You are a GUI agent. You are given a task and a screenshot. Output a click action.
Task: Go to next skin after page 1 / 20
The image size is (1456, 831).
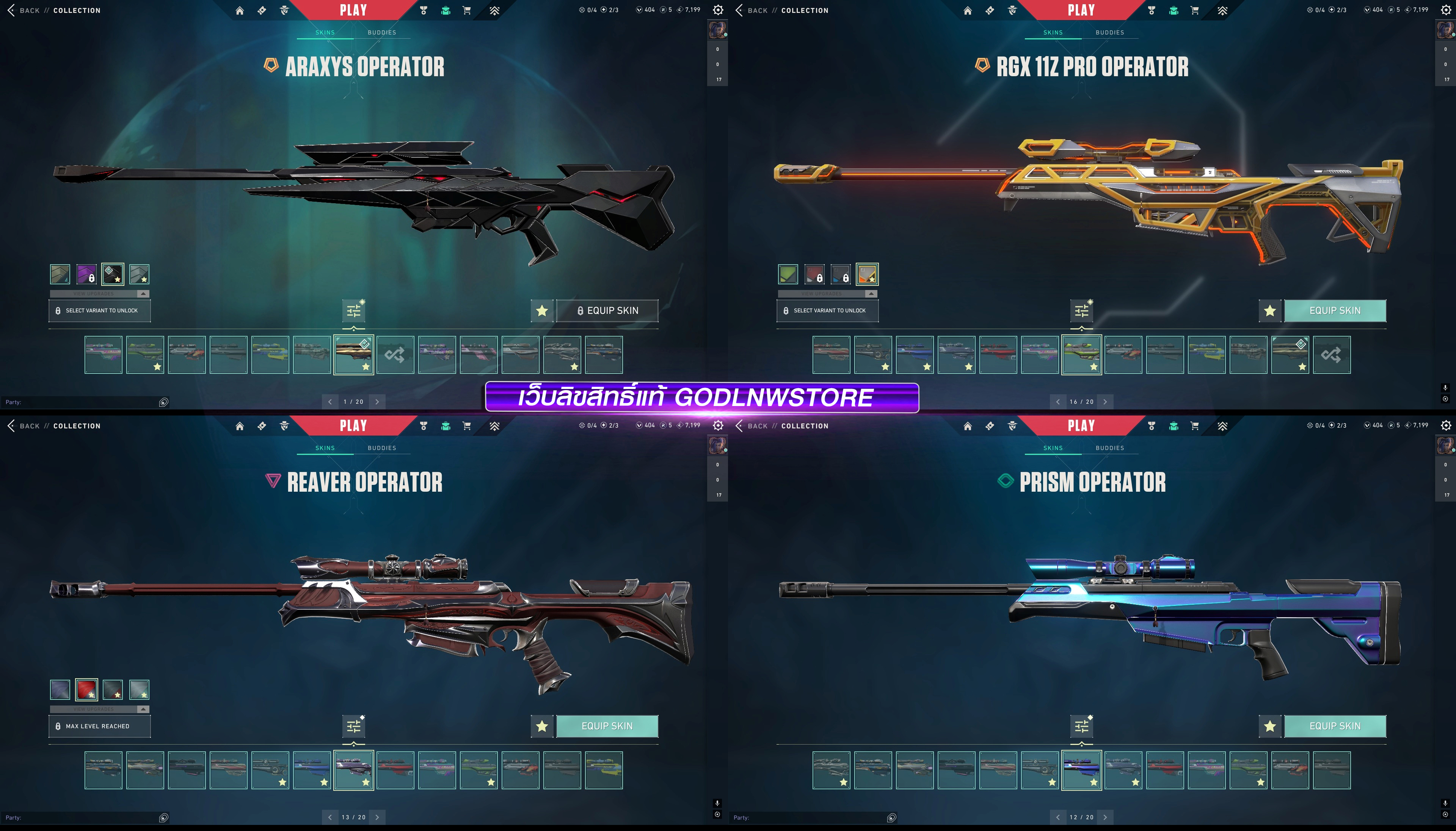(x=377, y=402)
